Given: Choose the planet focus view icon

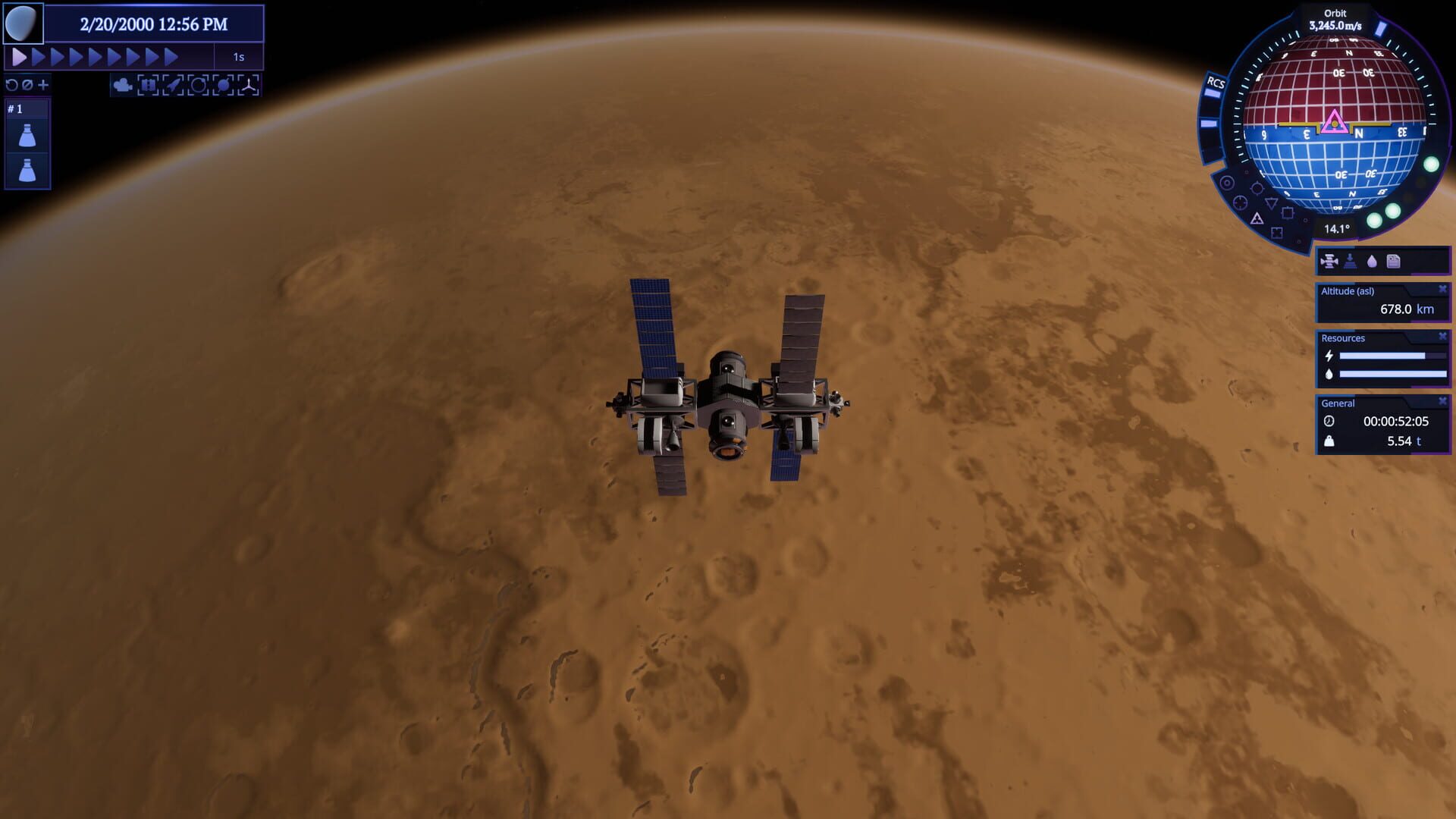Looking at the screenshot, I should point(223,85).
